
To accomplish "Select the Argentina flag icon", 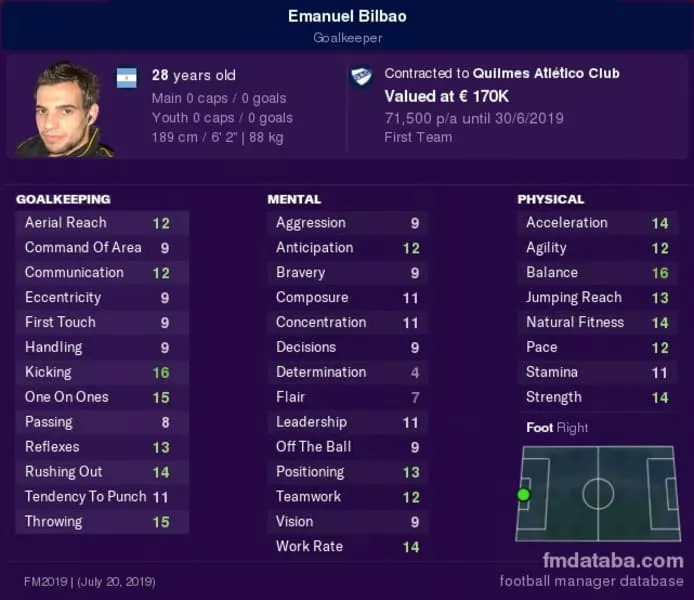I will [x=127, y=78].
